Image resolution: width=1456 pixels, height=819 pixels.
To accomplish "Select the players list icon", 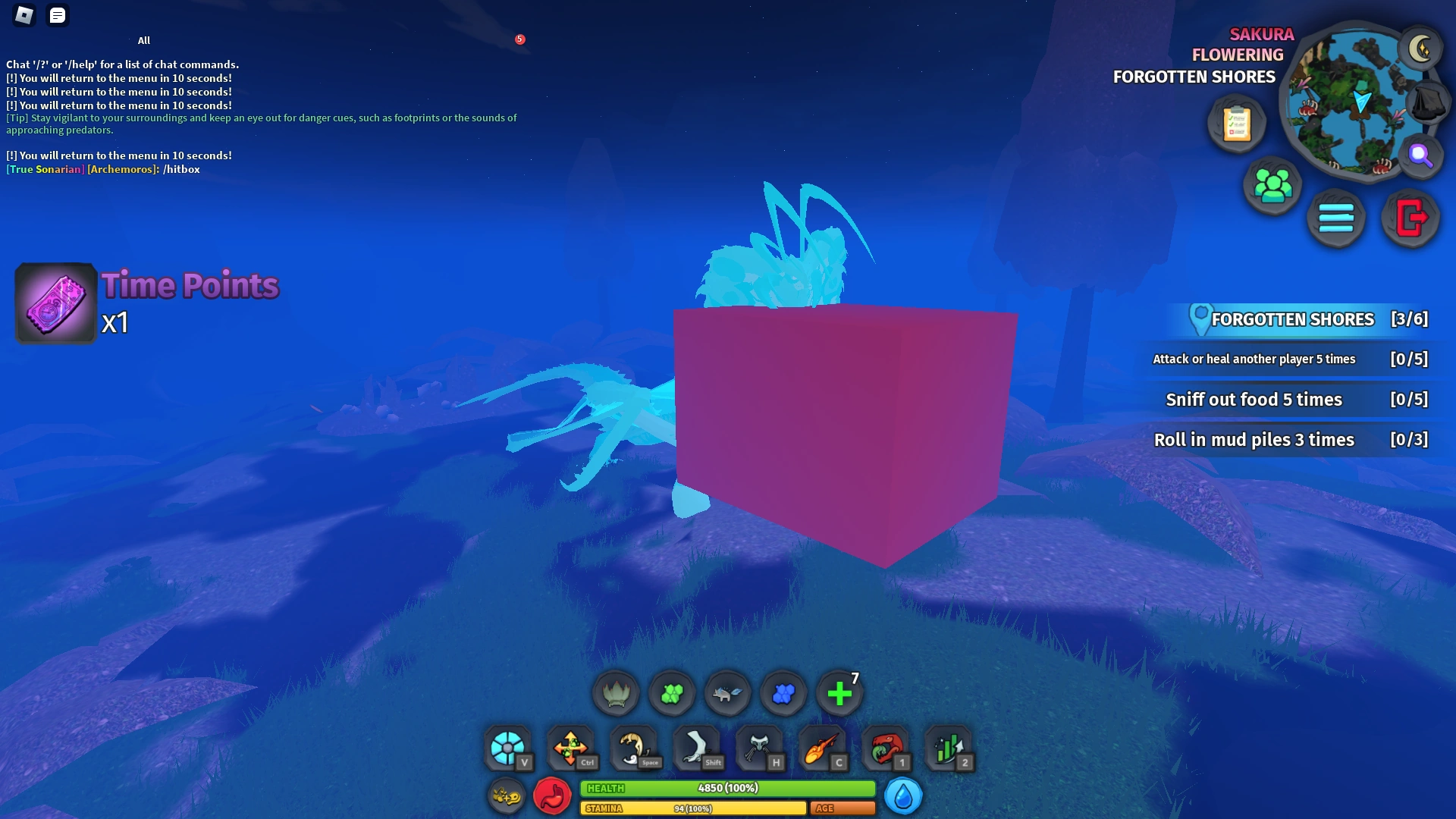I will coord(1272,187).
